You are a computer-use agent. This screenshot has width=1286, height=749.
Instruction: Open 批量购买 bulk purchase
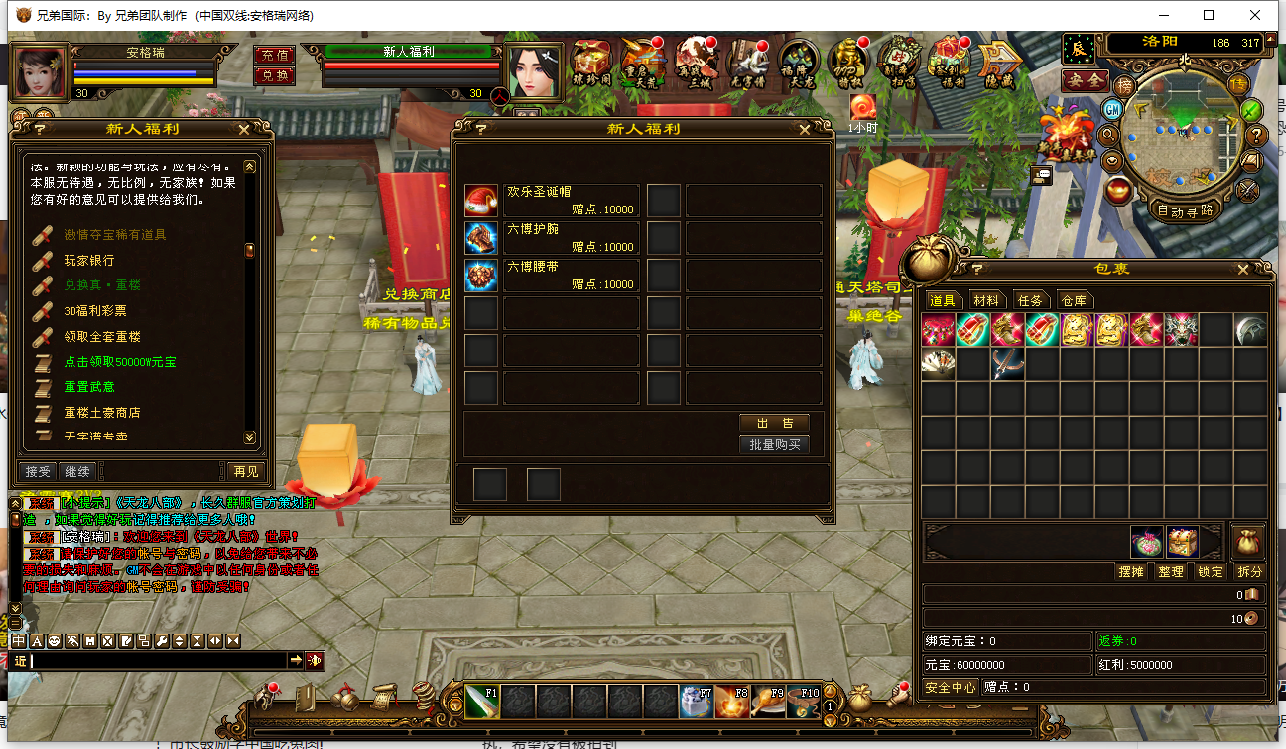click(774, 445)
